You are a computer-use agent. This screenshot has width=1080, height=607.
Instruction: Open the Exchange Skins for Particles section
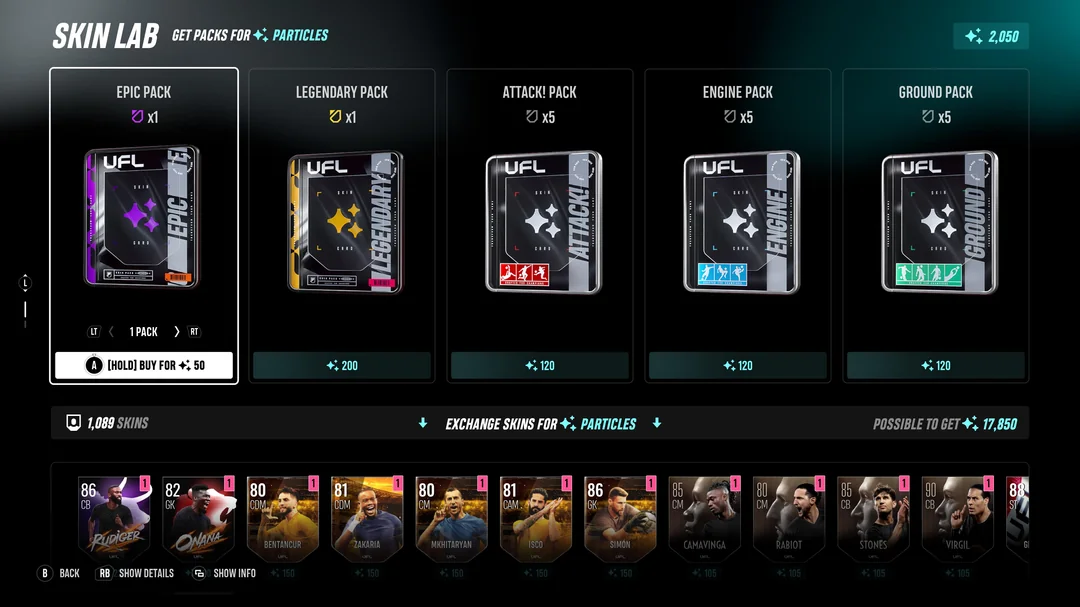[x=540, y=423]
